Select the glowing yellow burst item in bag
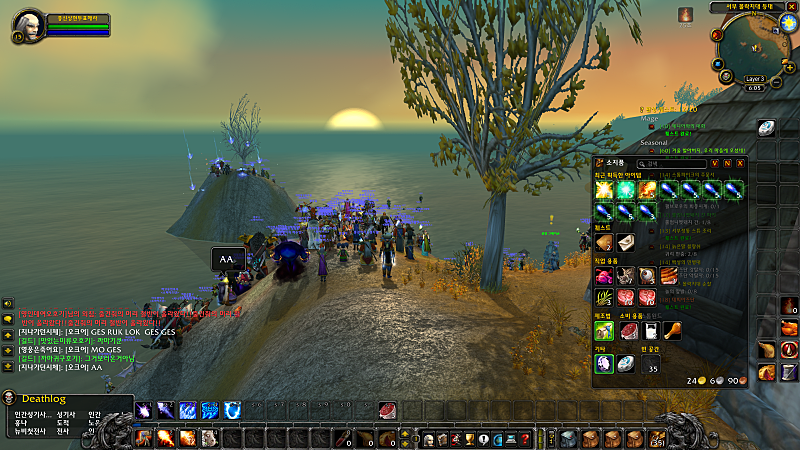 coord(604,189)
